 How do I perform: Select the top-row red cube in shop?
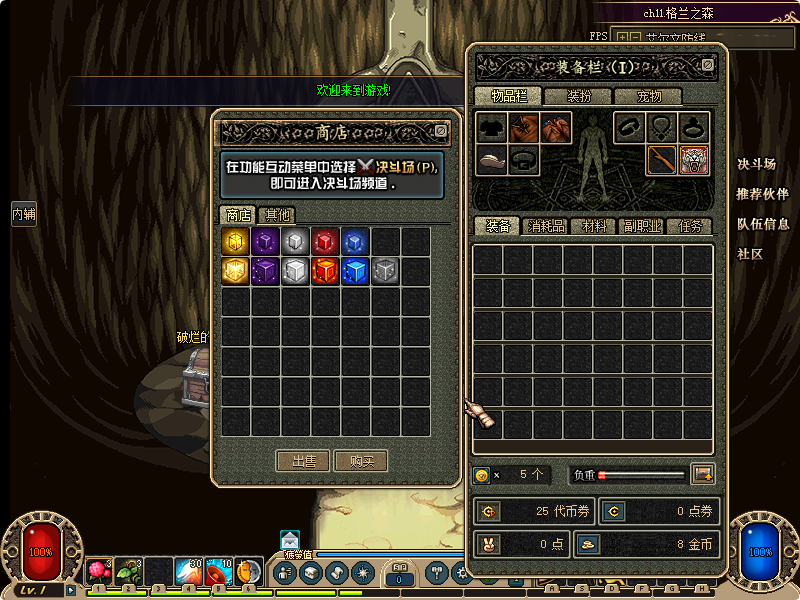pyautogui.click(x=326, y=241)
